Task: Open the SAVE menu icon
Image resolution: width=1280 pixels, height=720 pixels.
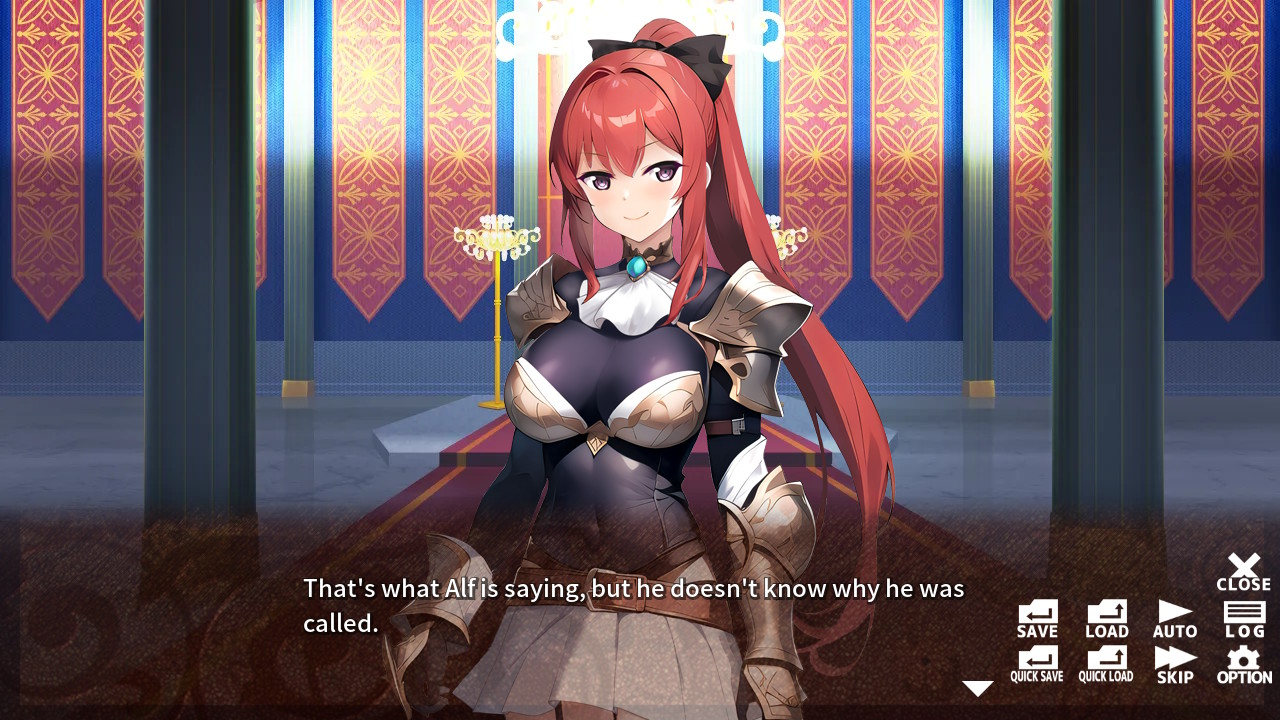Action: tap(1036, 616)
